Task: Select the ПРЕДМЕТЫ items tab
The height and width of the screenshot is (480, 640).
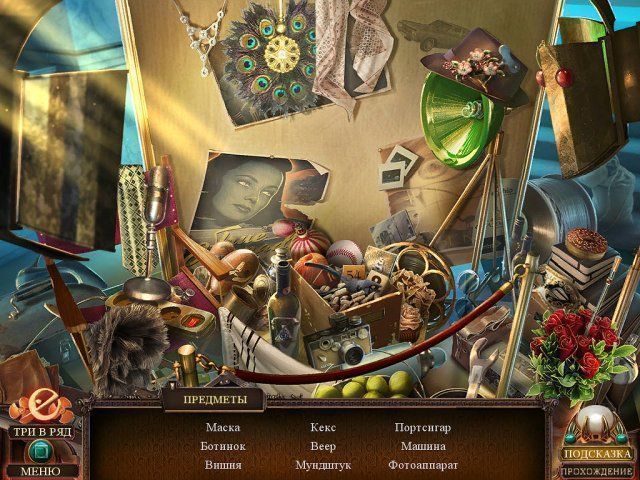Action: click(x=211, y=401)
